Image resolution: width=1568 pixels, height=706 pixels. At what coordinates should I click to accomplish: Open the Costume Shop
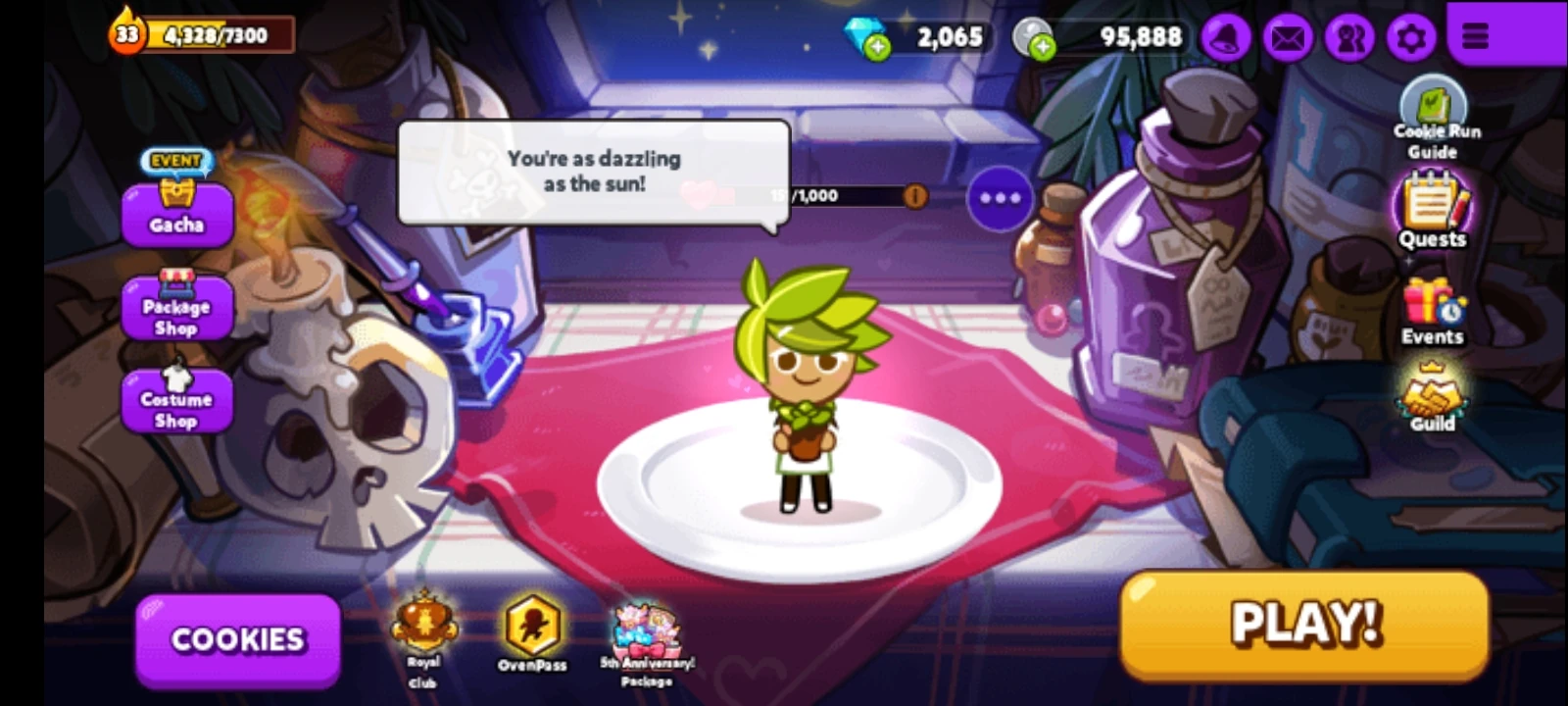point(176,399)
